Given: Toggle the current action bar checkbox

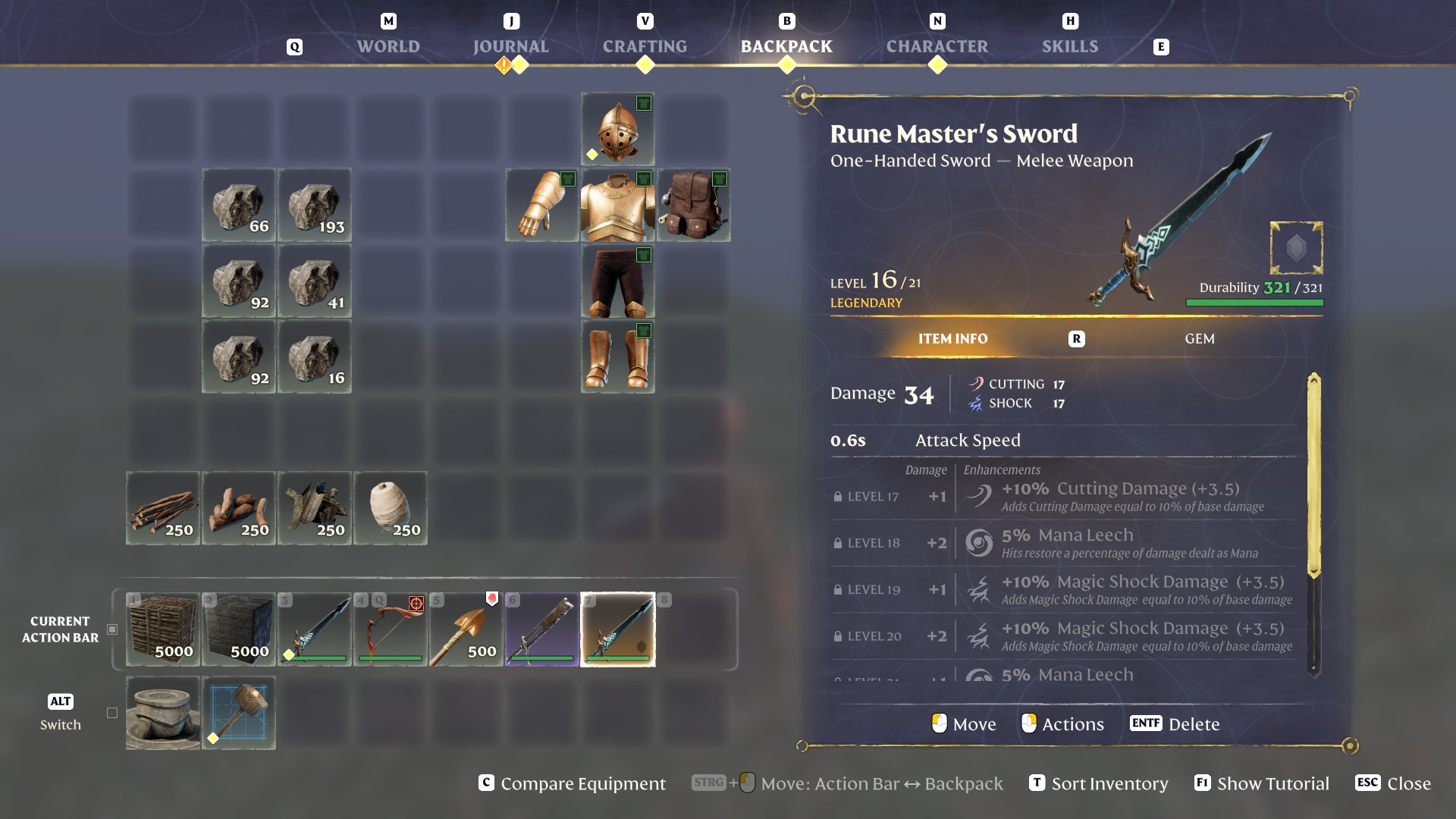Looking at the screenshot, I should click(x=112, y=629).
